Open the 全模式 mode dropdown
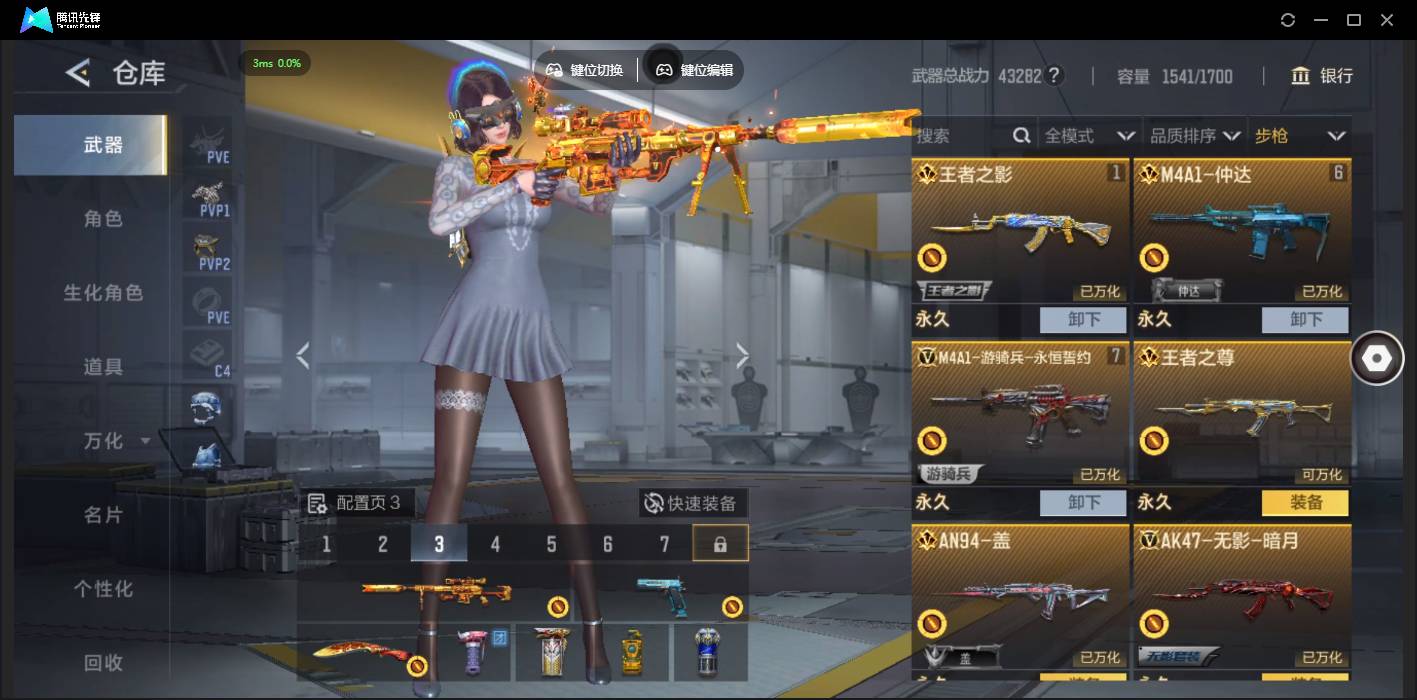This screenshot has width=1417, height=700. [1089, 136]
